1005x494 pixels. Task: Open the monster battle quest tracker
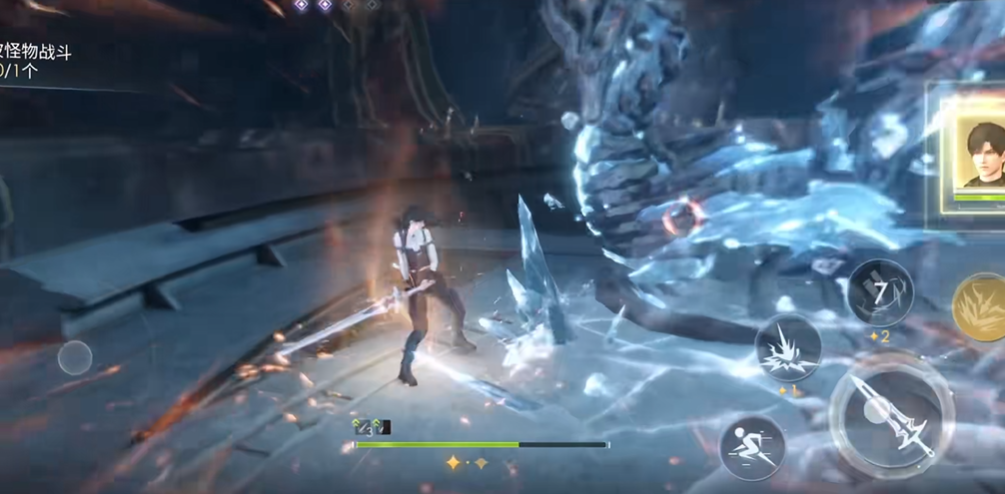[35, 61]
